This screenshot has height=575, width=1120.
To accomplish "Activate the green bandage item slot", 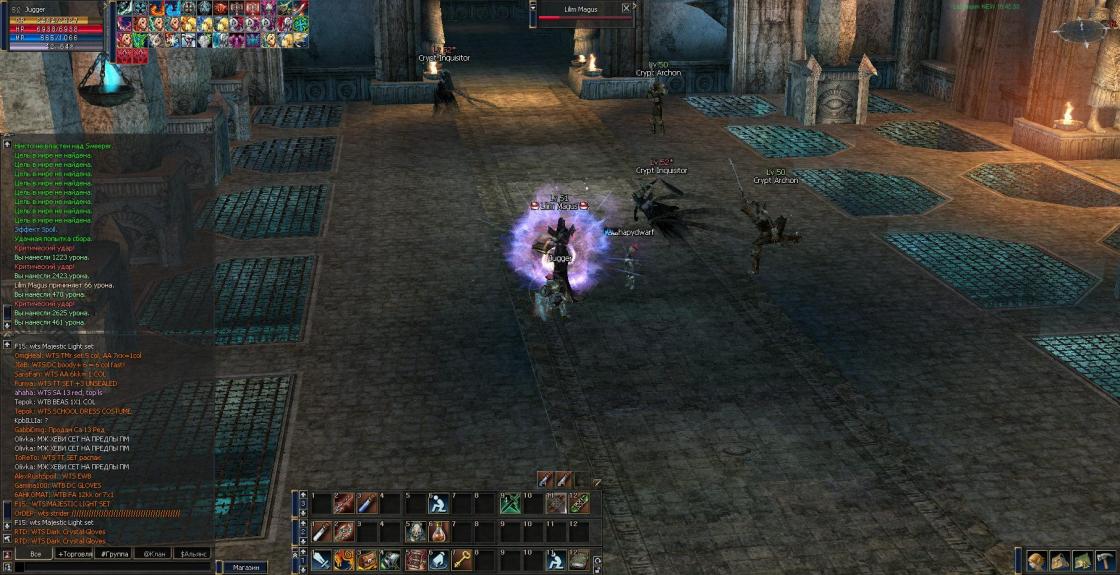I will 579,504.
